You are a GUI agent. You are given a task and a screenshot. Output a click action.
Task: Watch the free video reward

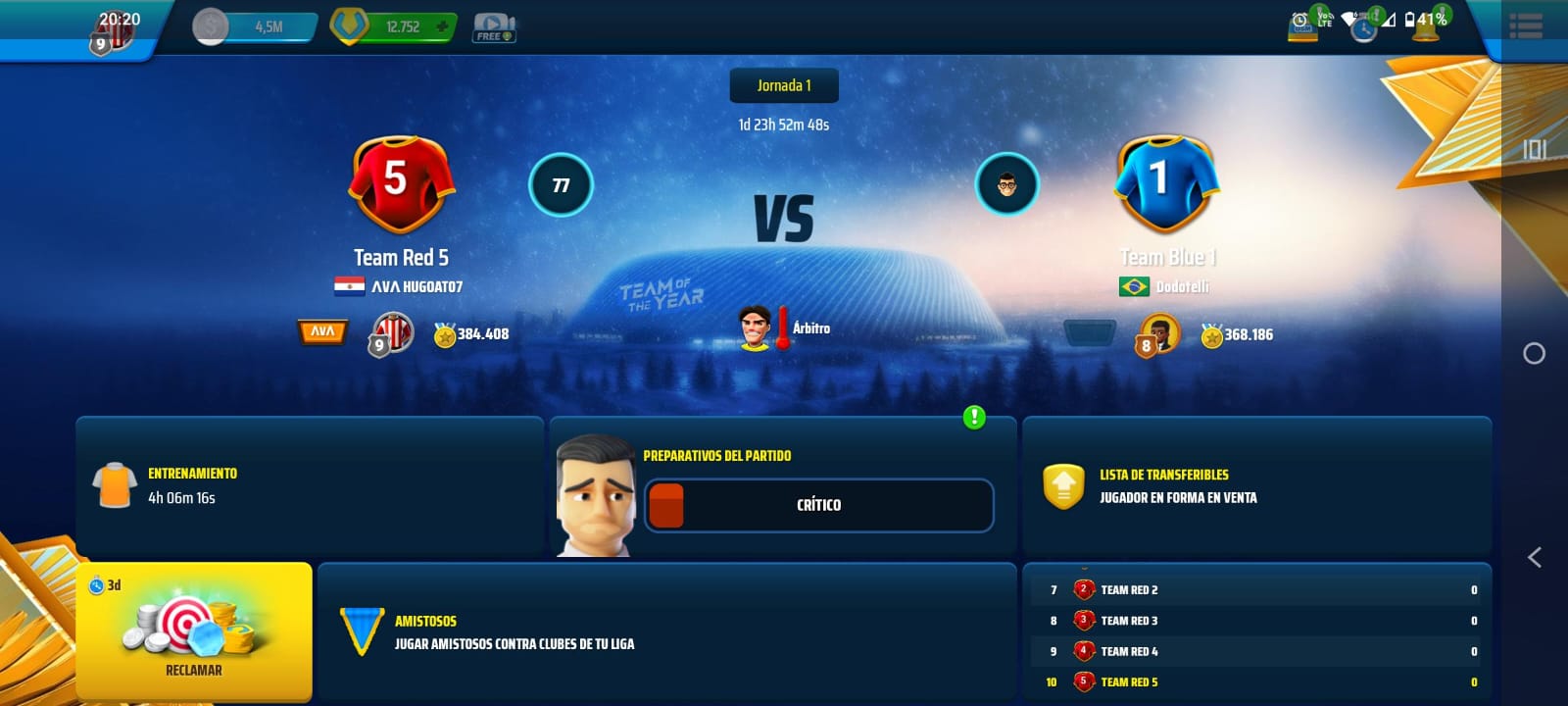pos(495,27)
